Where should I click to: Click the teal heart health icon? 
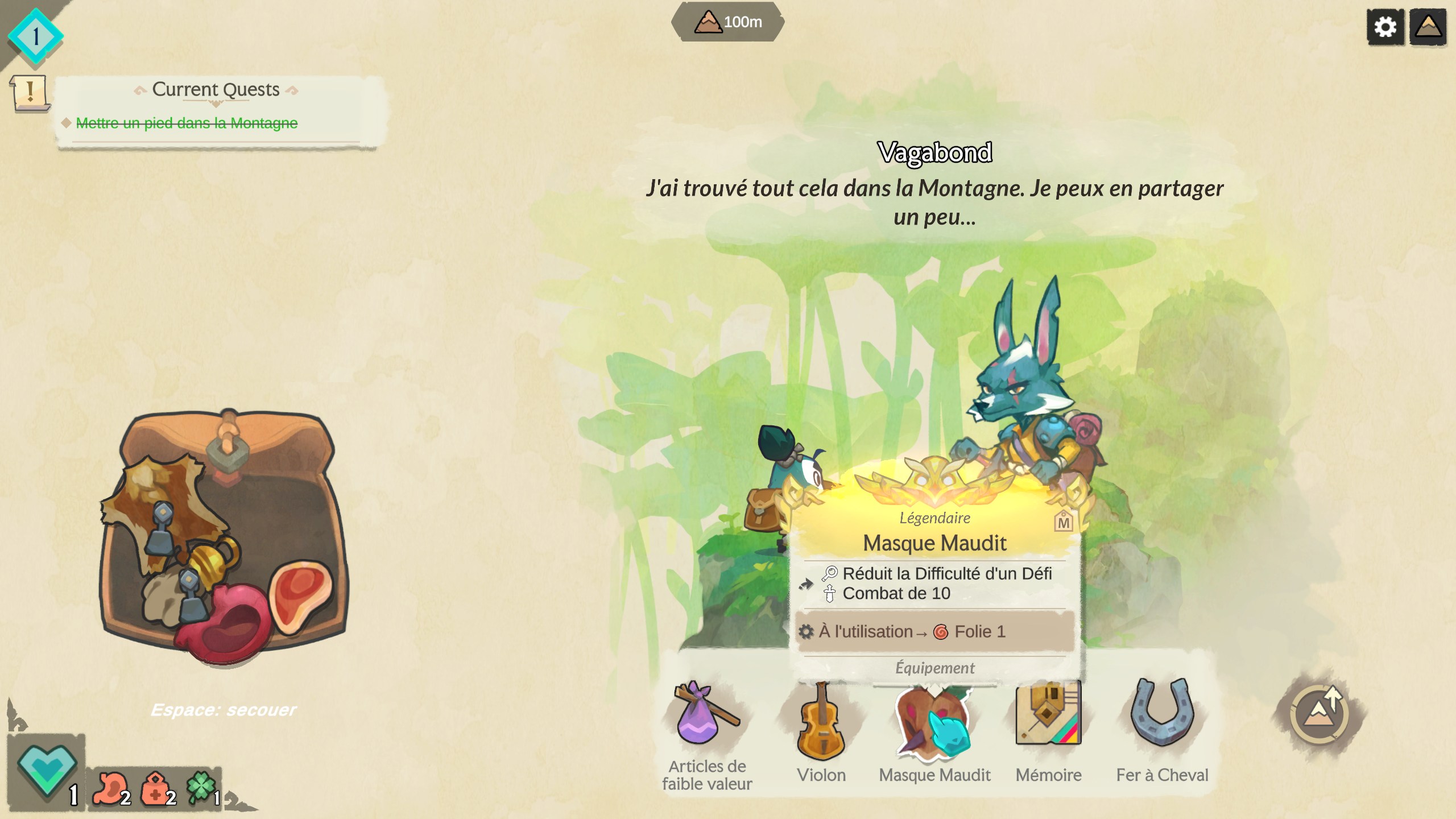[47, 769]
